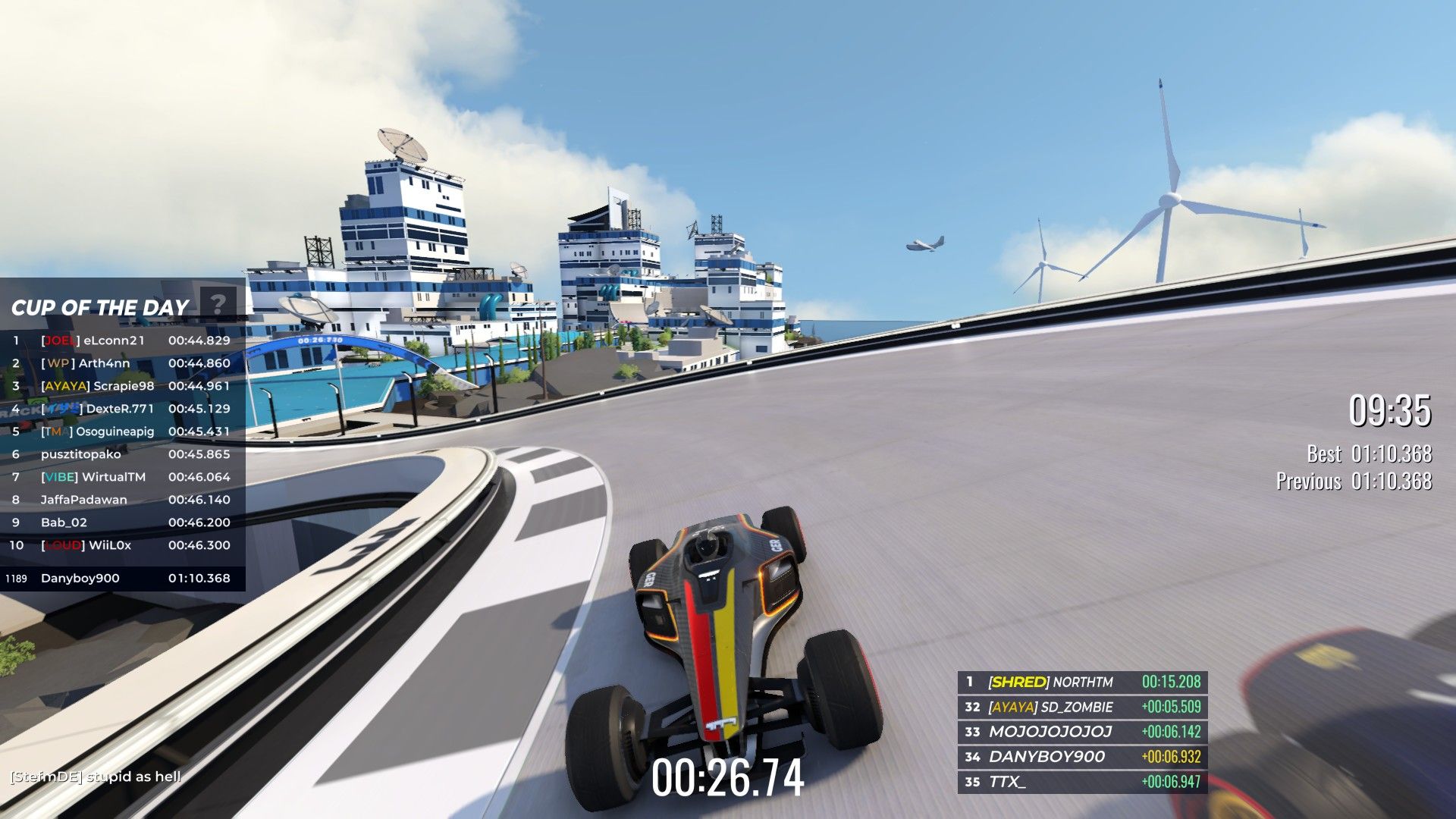
Task: Open the Cup of the Day help button
Action: coord(218,305)
